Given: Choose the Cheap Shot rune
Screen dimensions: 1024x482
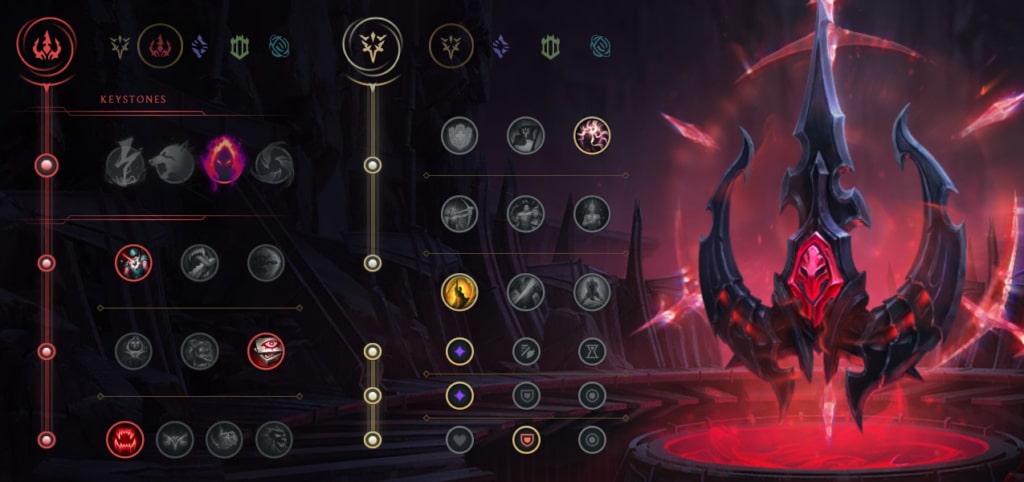Looking at the screenshot, I should 133,263.
